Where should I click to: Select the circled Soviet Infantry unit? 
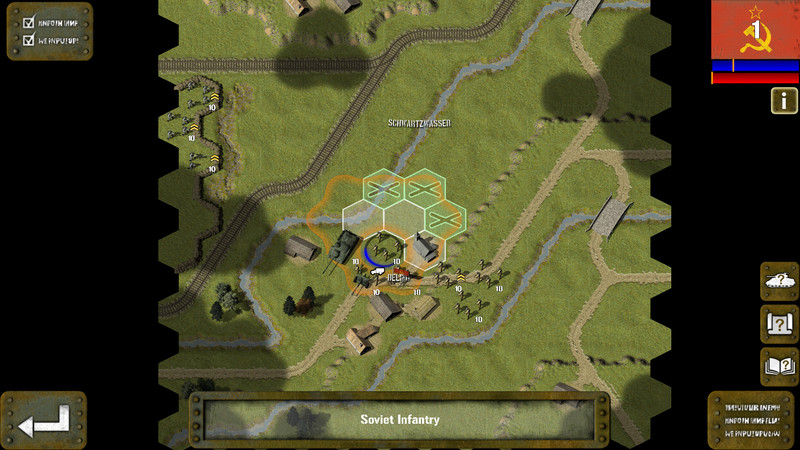coord(383,251)
